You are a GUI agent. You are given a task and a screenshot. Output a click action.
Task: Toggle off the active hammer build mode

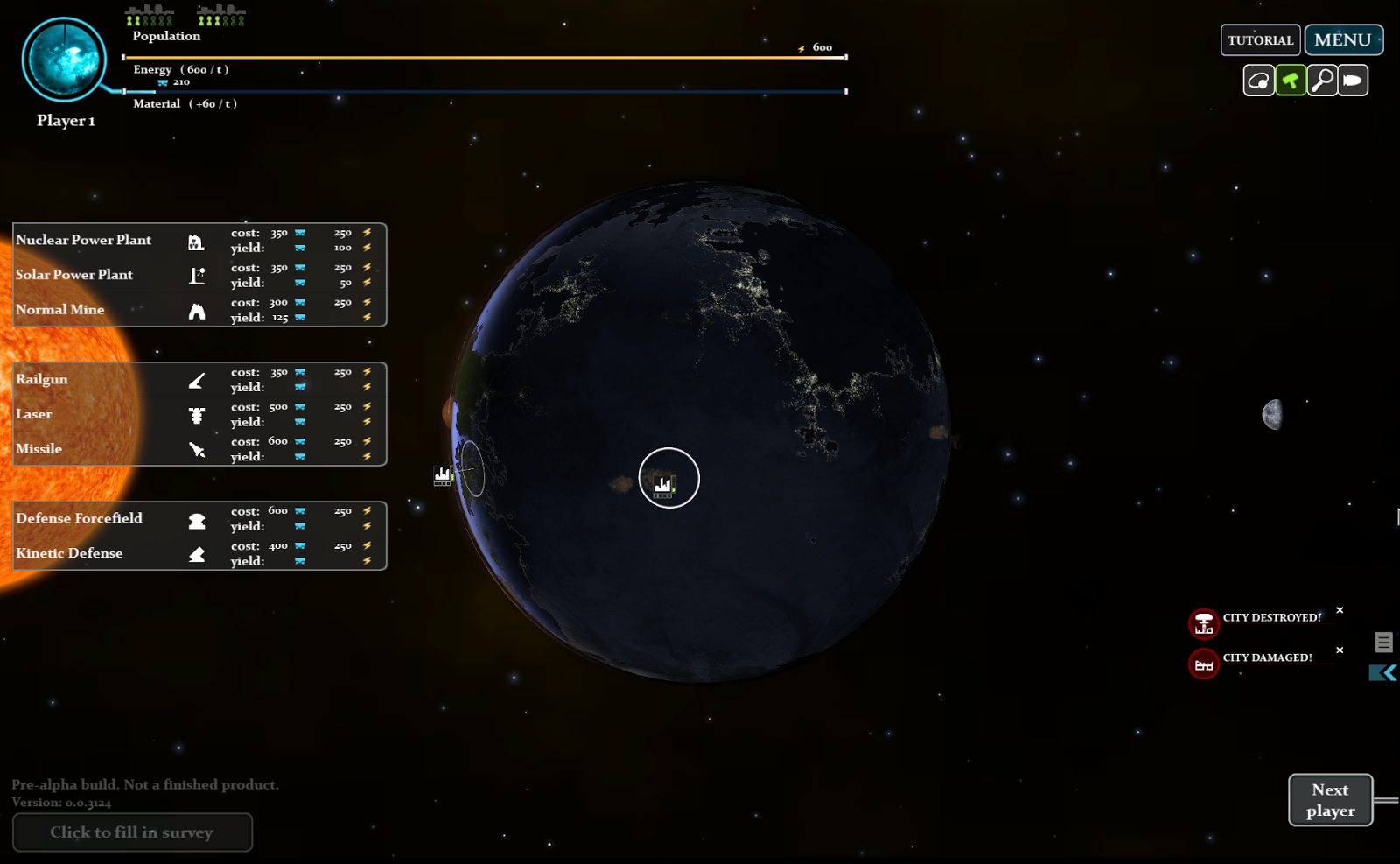click(1290, 81)
